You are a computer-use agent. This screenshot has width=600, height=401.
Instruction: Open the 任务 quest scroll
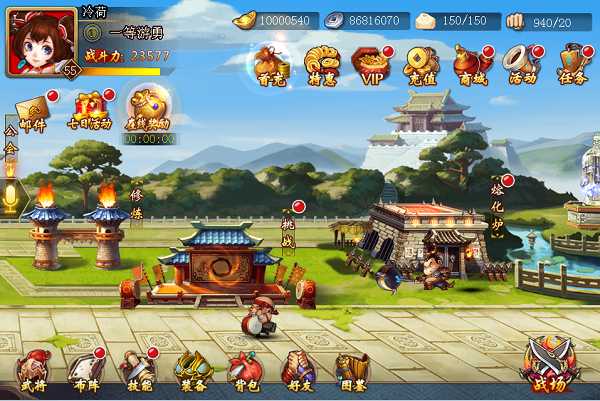[572, 64]
